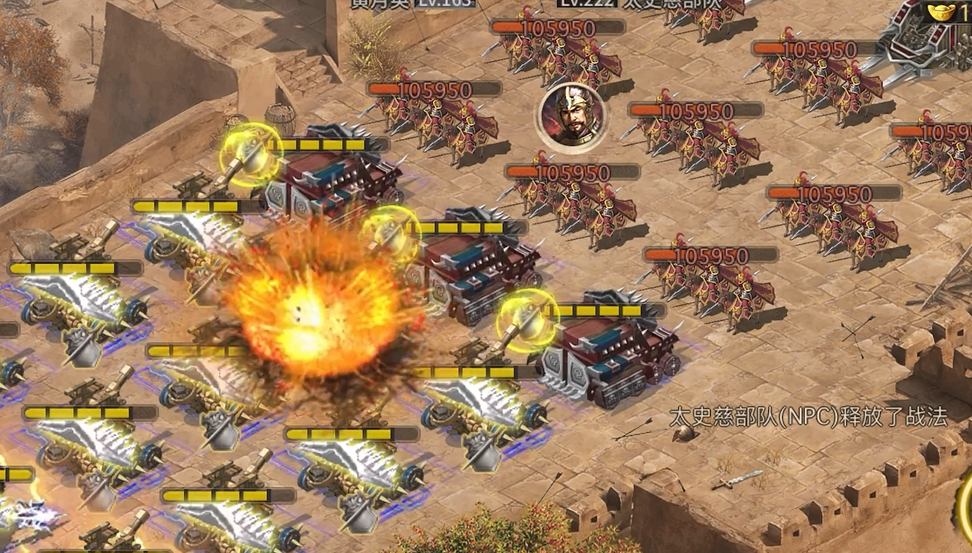This screenshot has height=553, width=972.
Task: Open the gold ingot currency icon
Action: click(x=942, y=13)
